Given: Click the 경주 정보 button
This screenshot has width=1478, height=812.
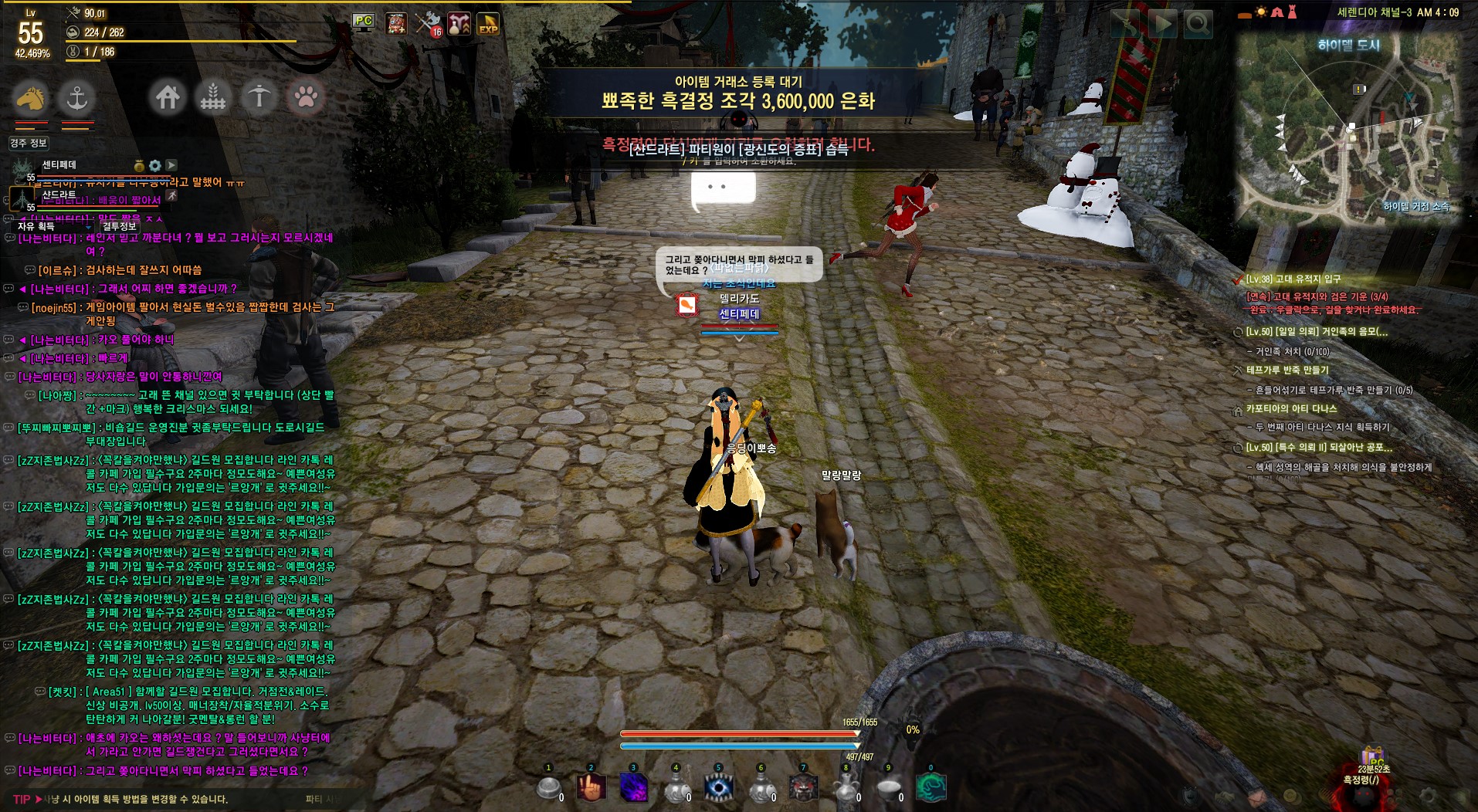Looking at the screenshot, I should point(29,143).
